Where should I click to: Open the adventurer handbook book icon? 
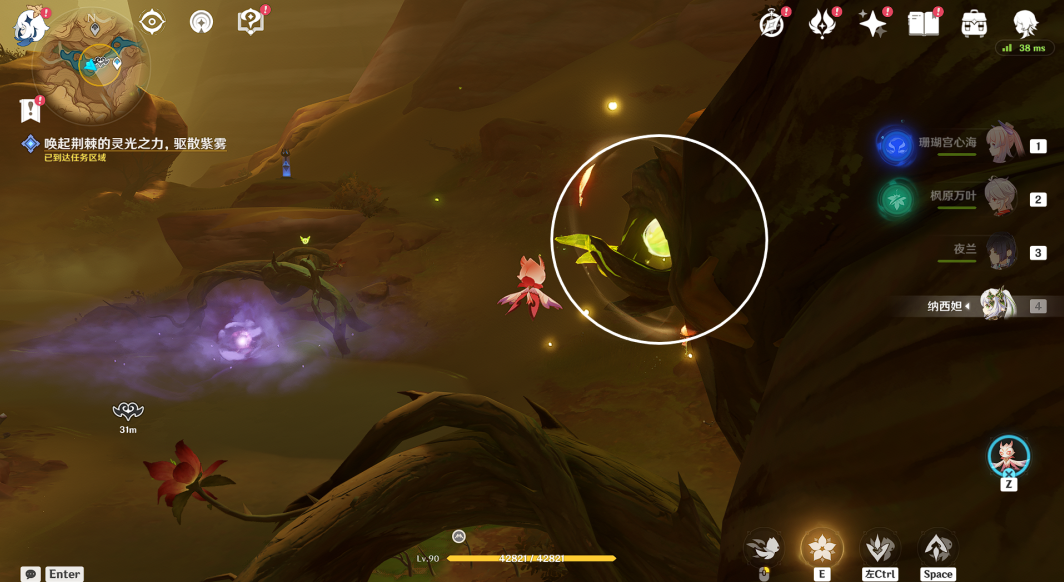(x=923, y=24)
